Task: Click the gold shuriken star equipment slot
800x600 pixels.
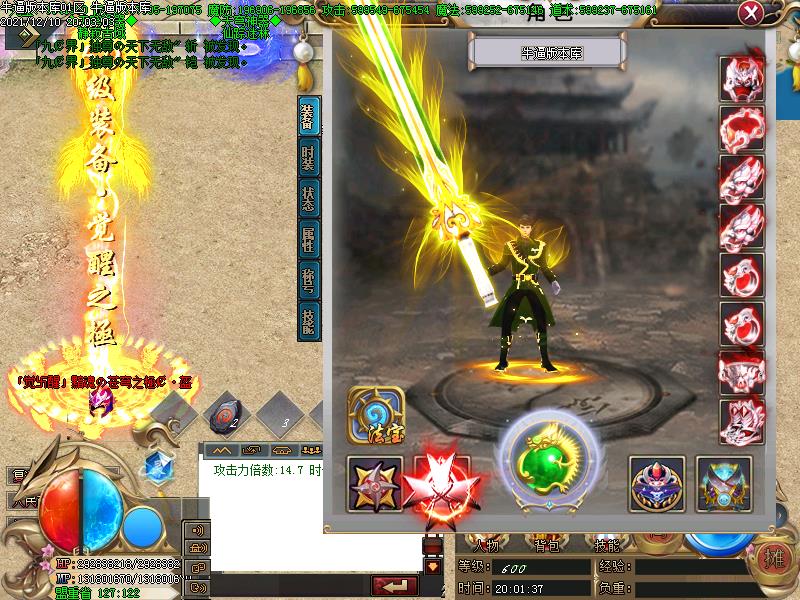Action: [x=375, y=484]
